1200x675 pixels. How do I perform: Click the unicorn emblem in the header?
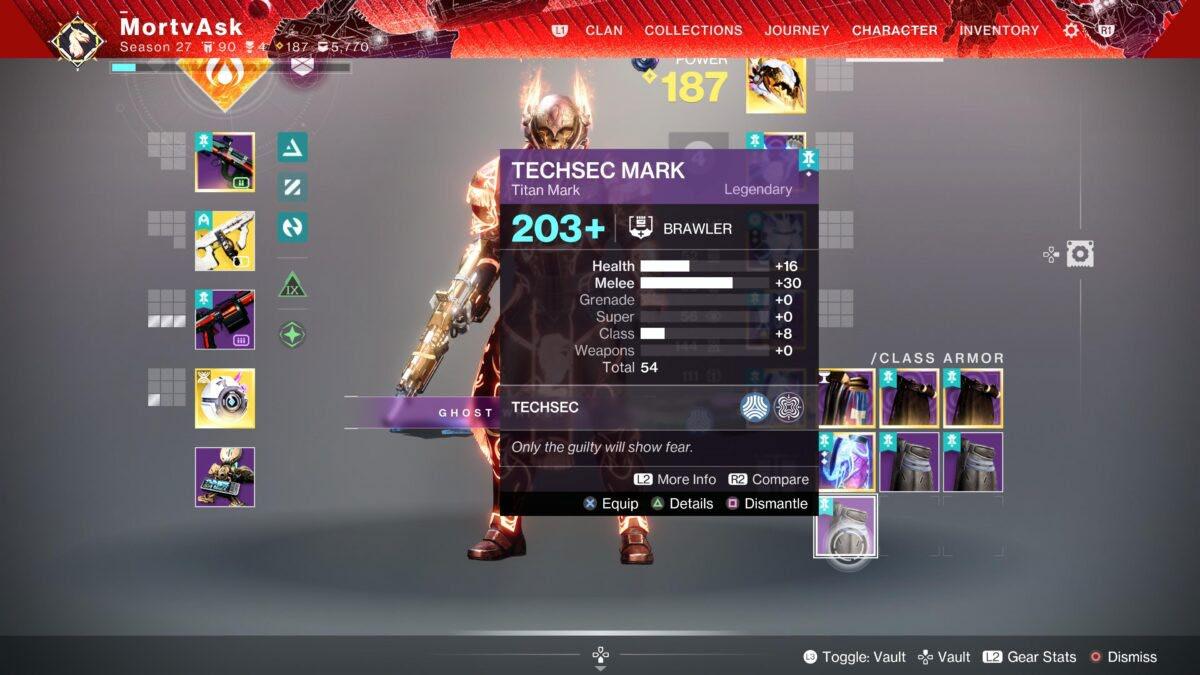tap(77, 39)
